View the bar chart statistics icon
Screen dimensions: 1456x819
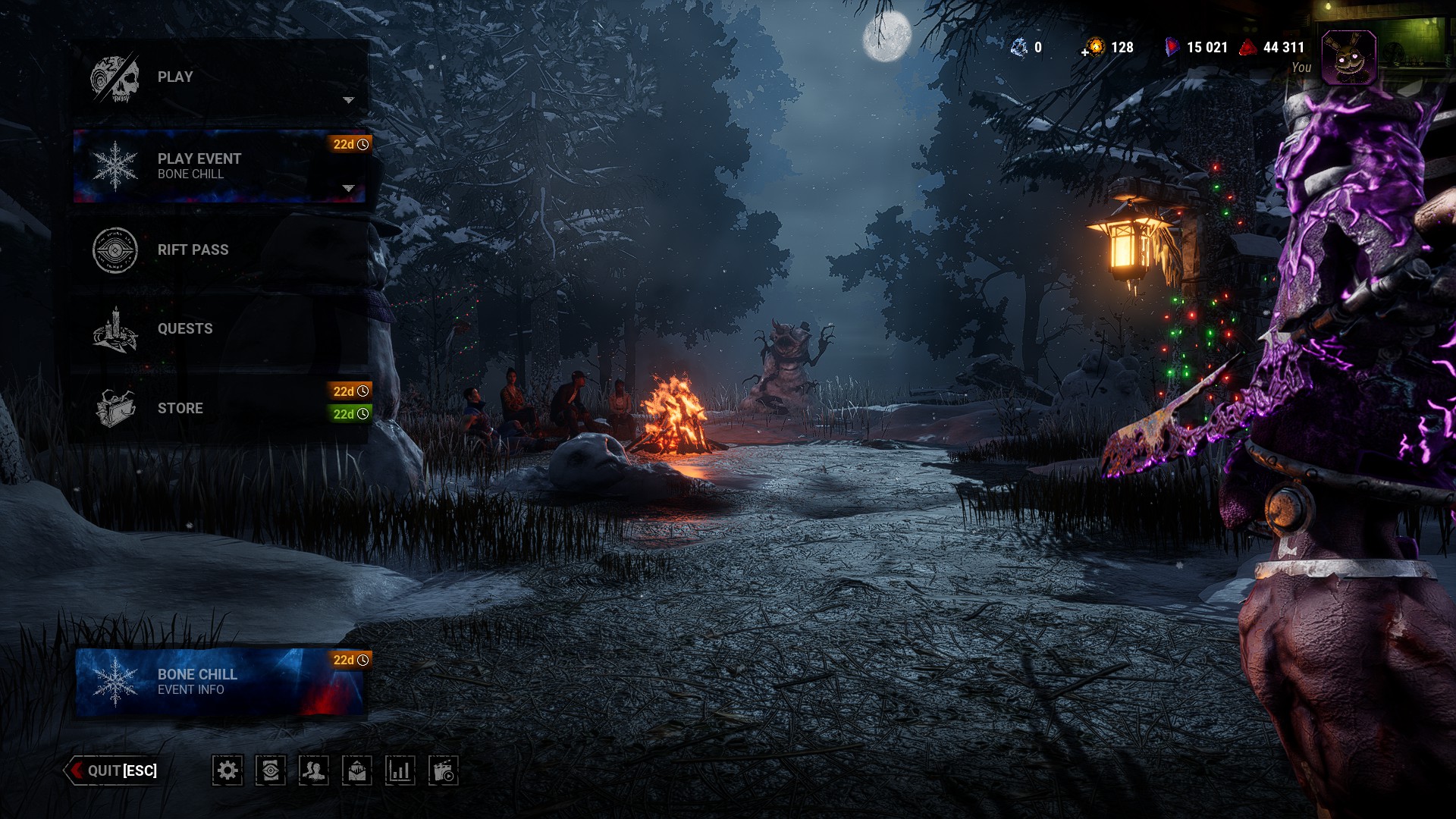pyautogui.click(x=400, y=771)
